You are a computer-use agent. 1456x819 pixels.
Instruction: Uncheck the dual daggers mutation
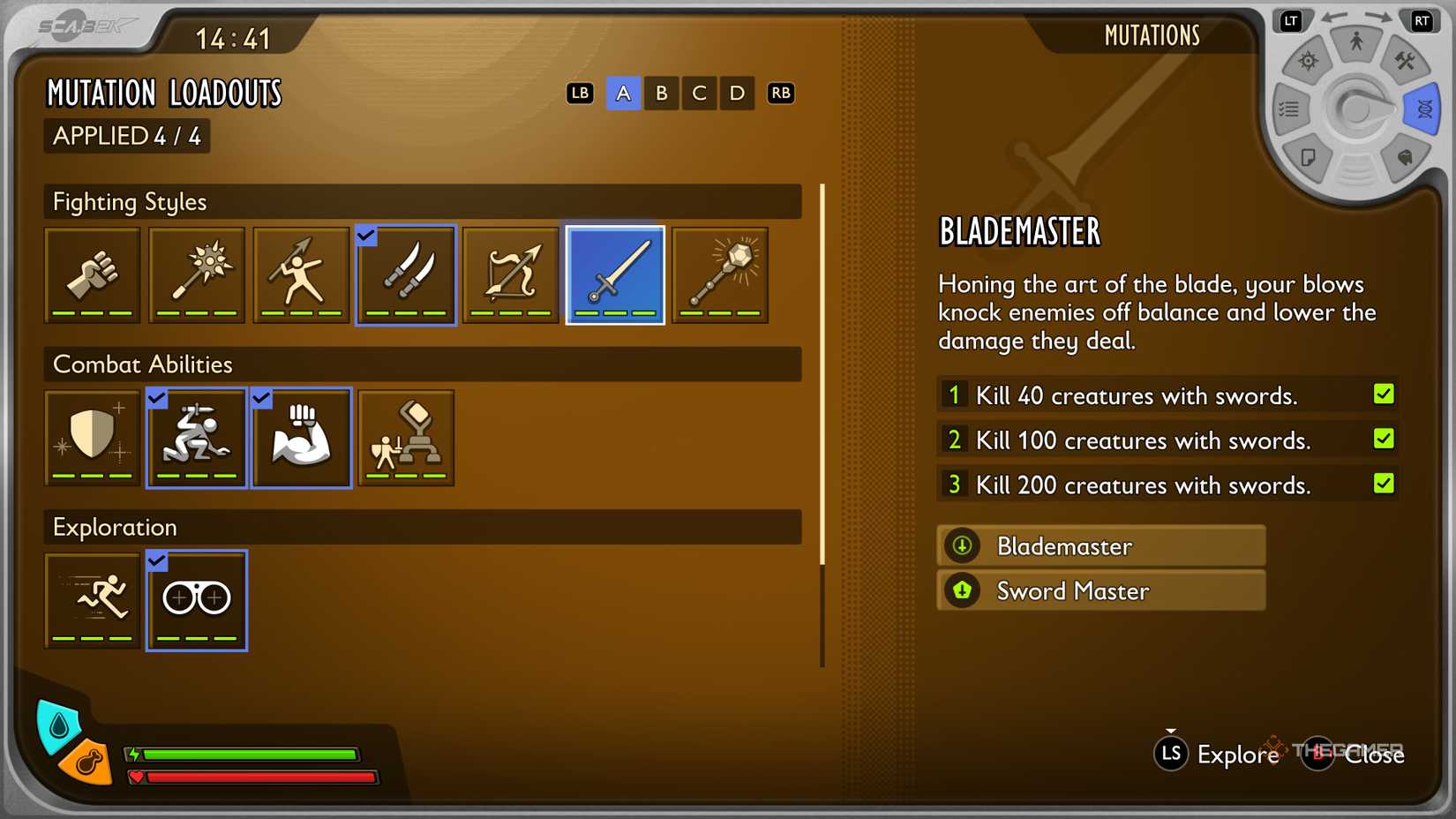(405, 274)
